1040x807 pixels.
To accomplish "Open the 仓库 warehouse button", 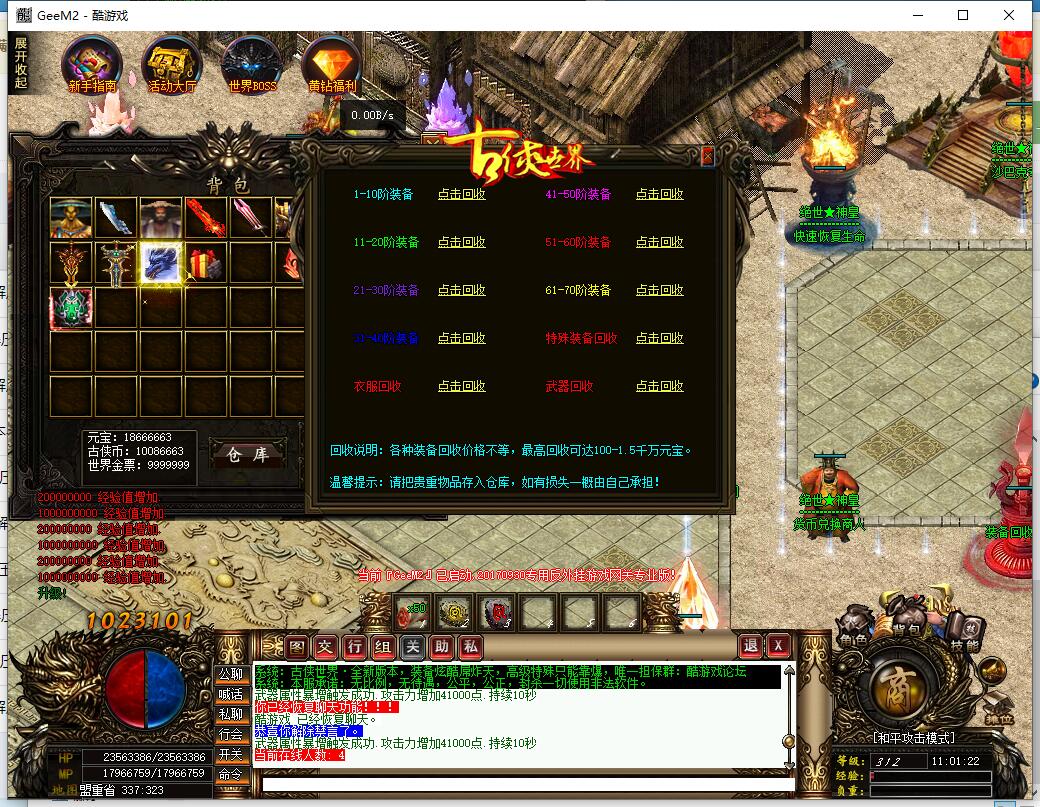I will 248,455.
